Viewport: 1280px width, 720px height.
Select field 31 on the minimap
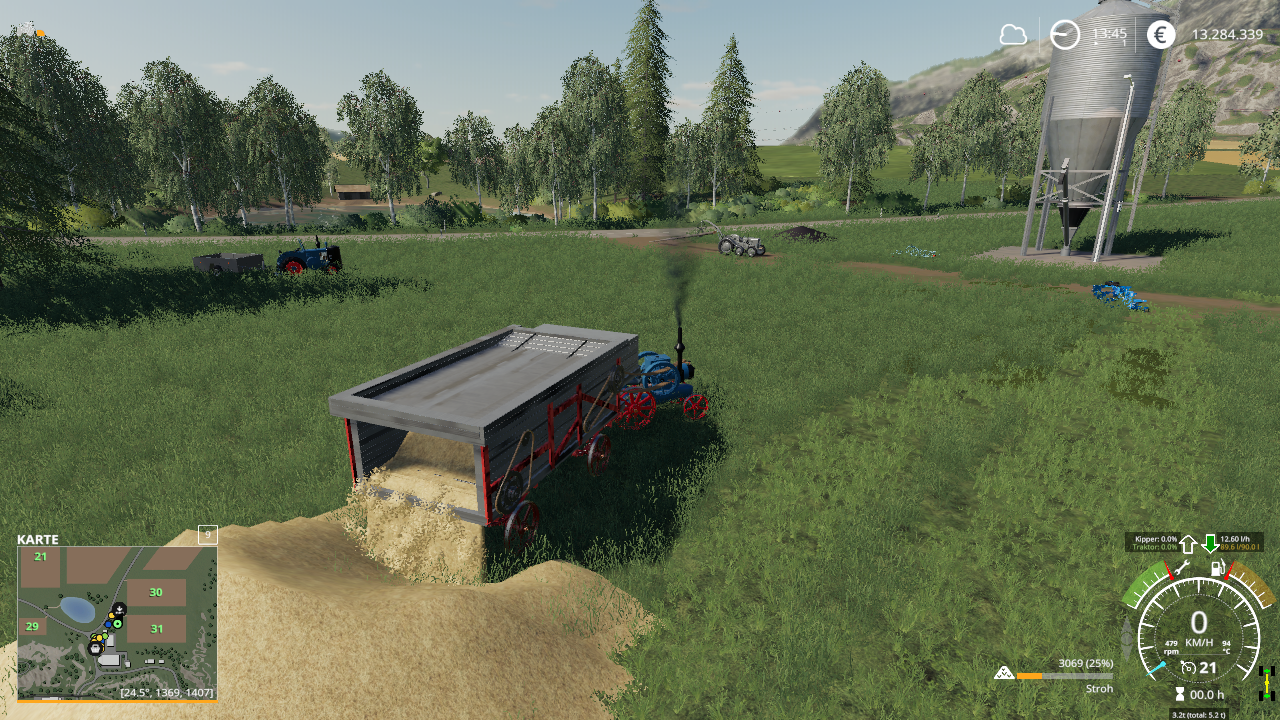[x=157, y=629]
